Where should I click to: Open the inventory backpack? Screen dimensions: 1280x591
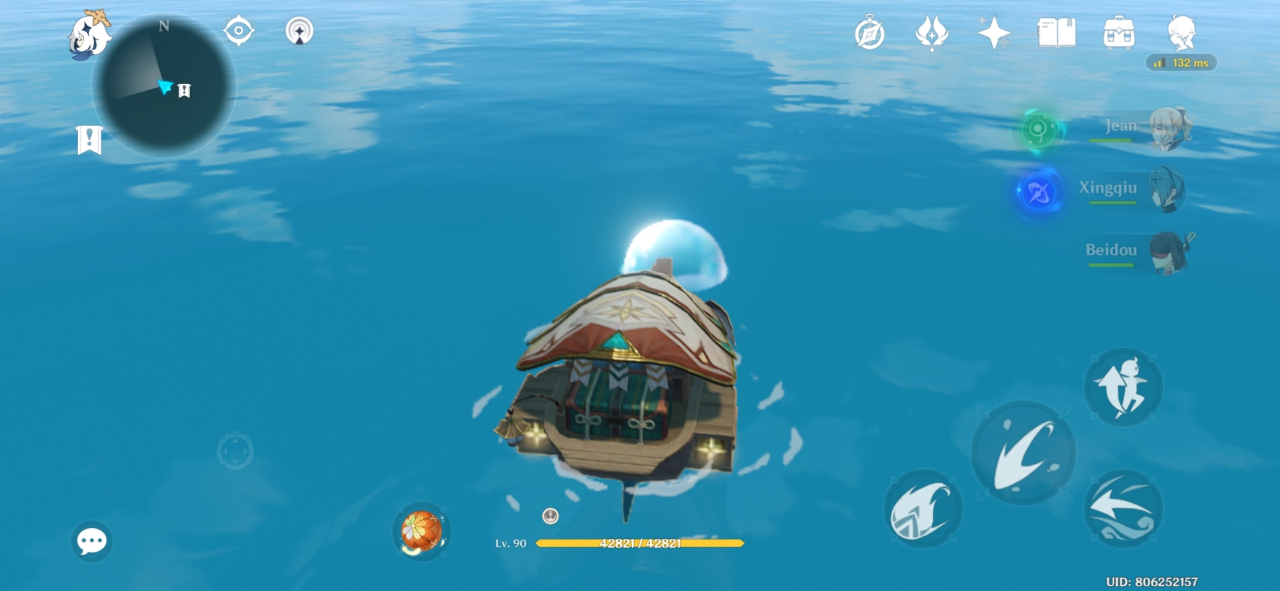click(x=1118, y=33)
